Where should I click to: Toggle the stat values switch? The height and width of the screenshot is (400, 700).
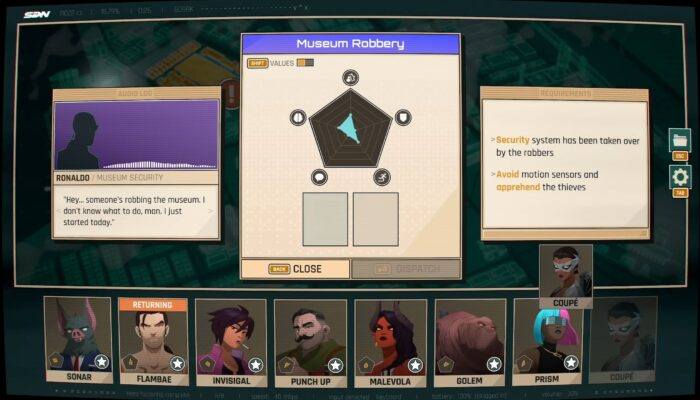(x=304, y=63)
